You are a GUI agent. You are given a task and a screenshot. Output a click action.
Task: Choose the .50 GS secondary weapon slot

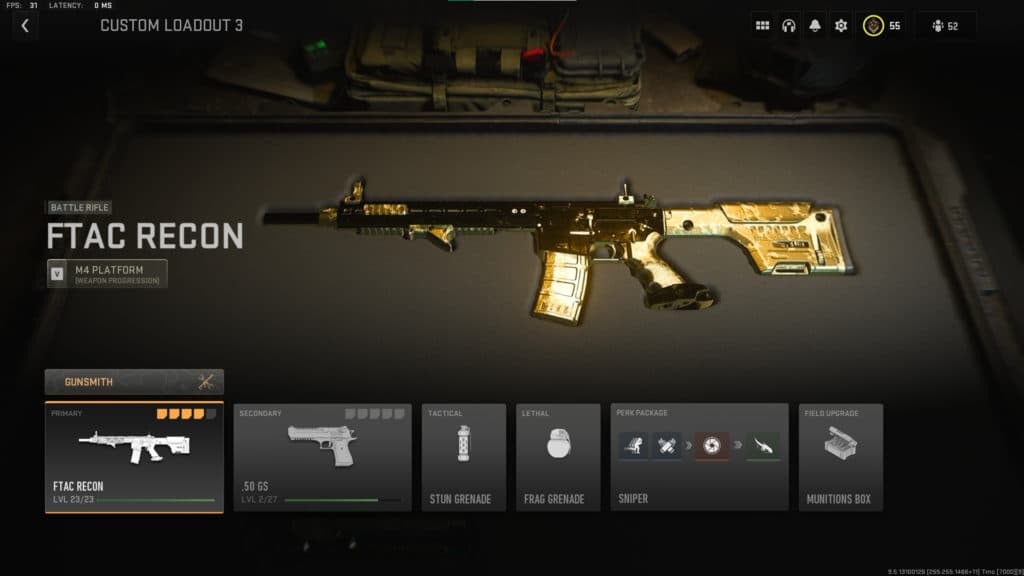click(322, 457)
